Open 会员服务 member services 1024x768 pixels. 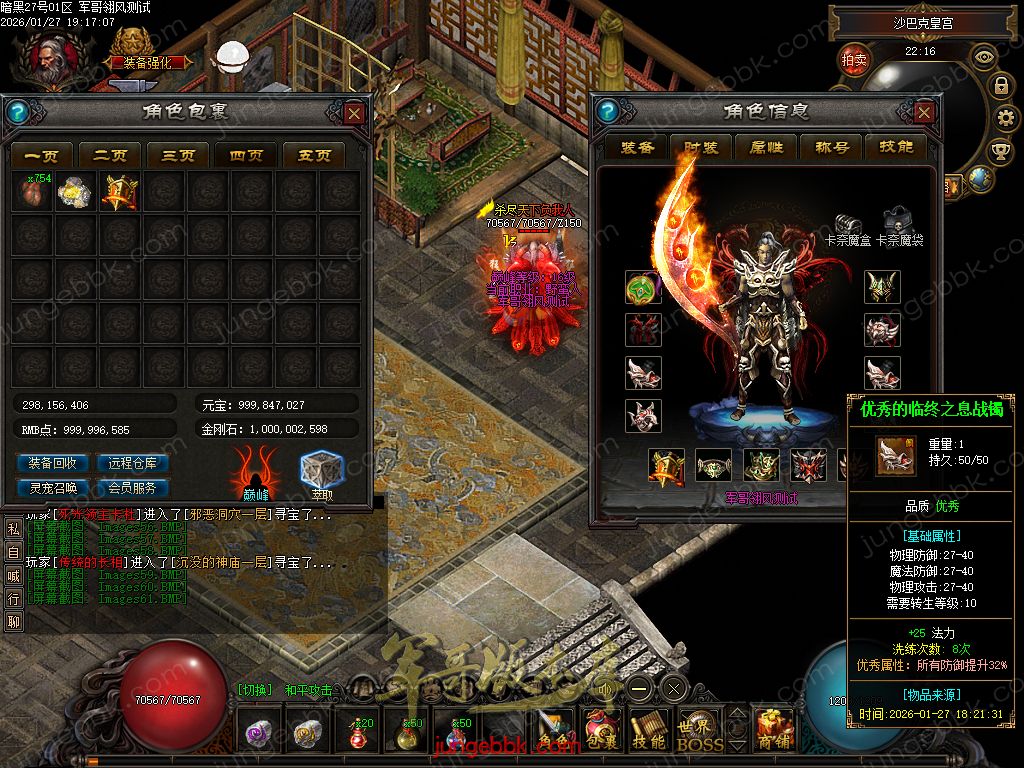[x=133, y=488]
